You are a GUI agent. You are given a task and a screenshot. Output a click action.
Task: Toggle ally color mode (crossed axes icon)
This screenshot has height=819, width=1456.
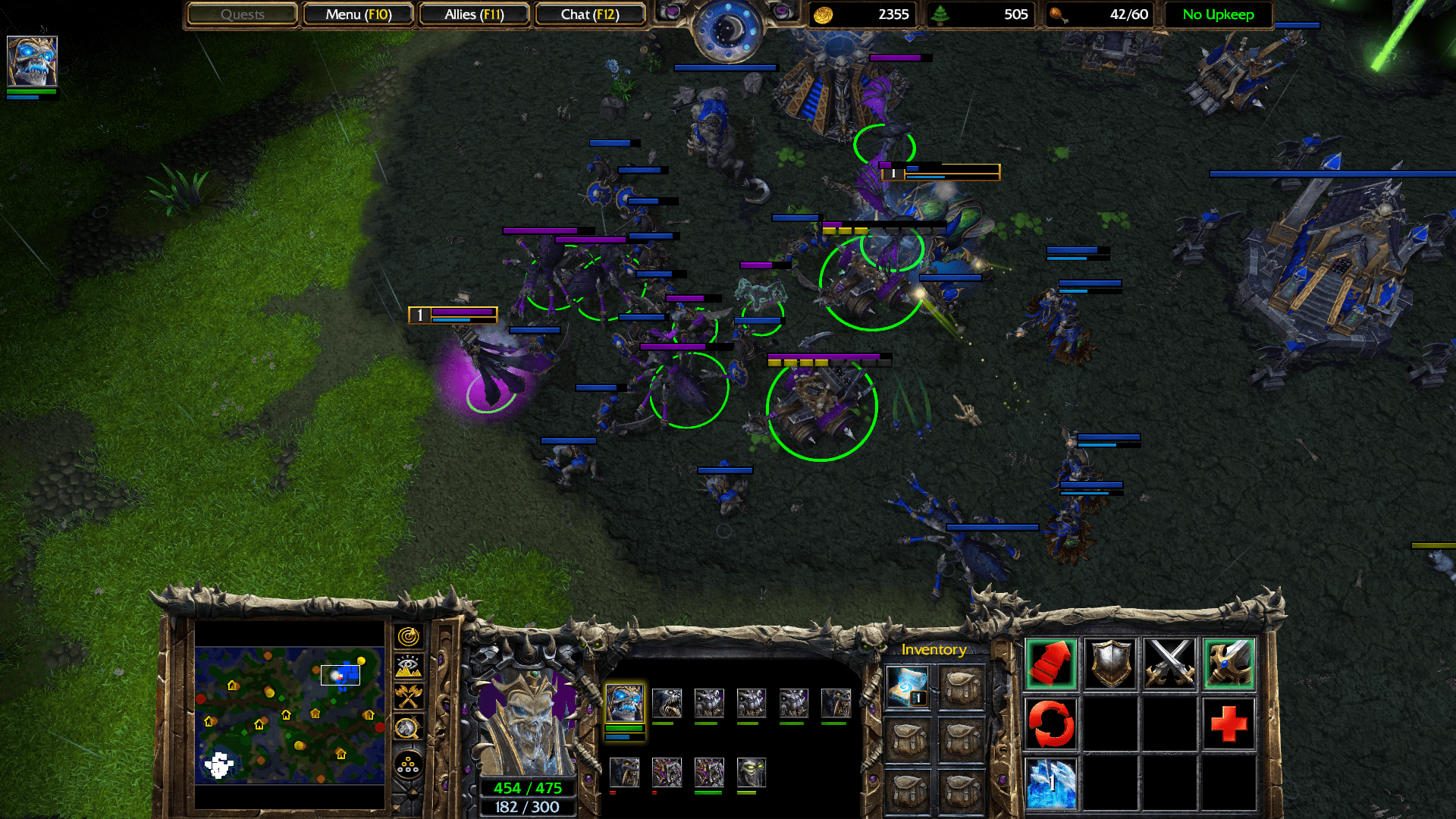(x=408, y=696)
